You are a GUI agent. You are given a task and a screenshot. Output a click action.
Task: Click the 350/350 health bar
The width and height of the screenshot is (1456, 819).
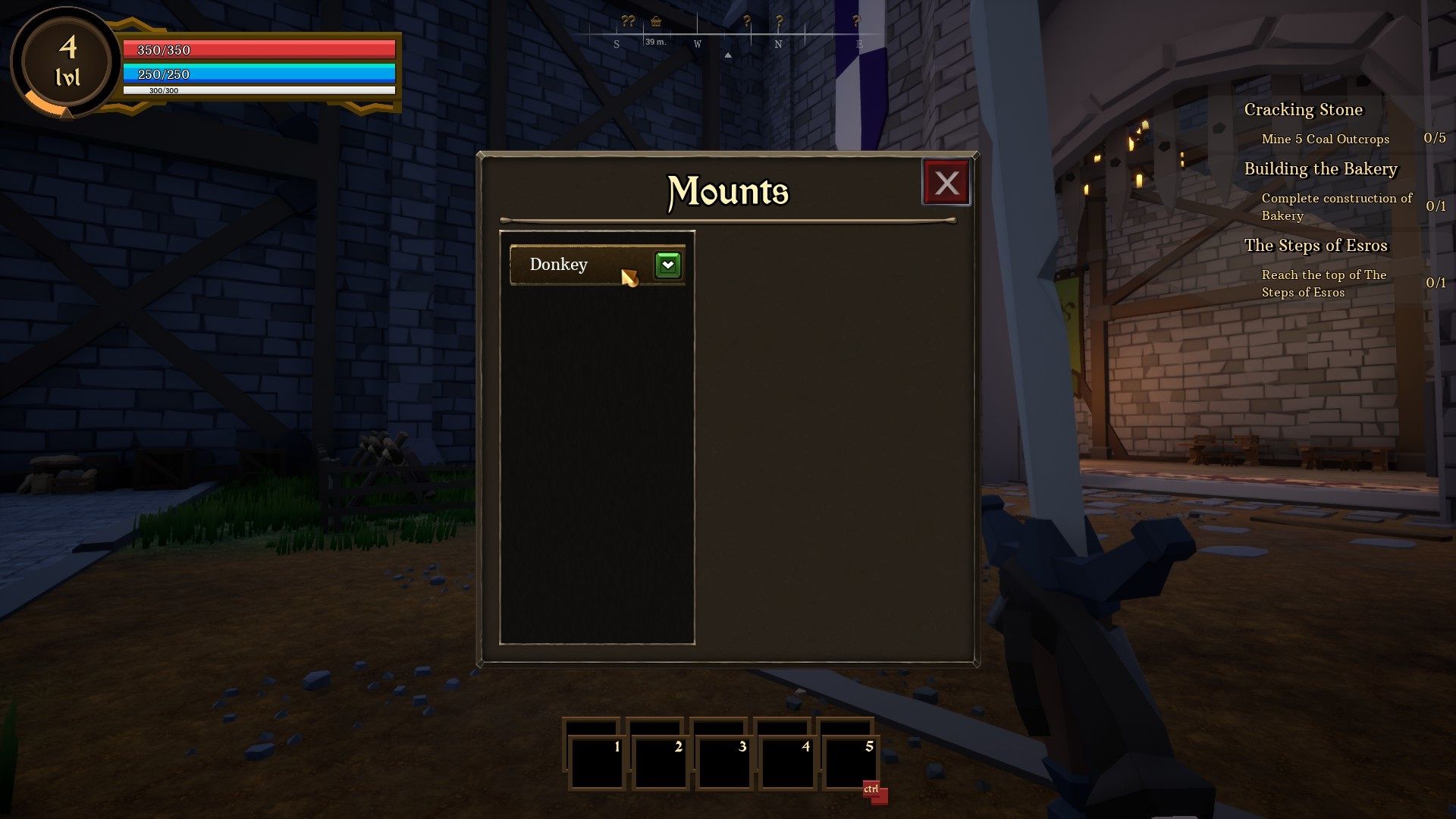[x=258, y=50]
